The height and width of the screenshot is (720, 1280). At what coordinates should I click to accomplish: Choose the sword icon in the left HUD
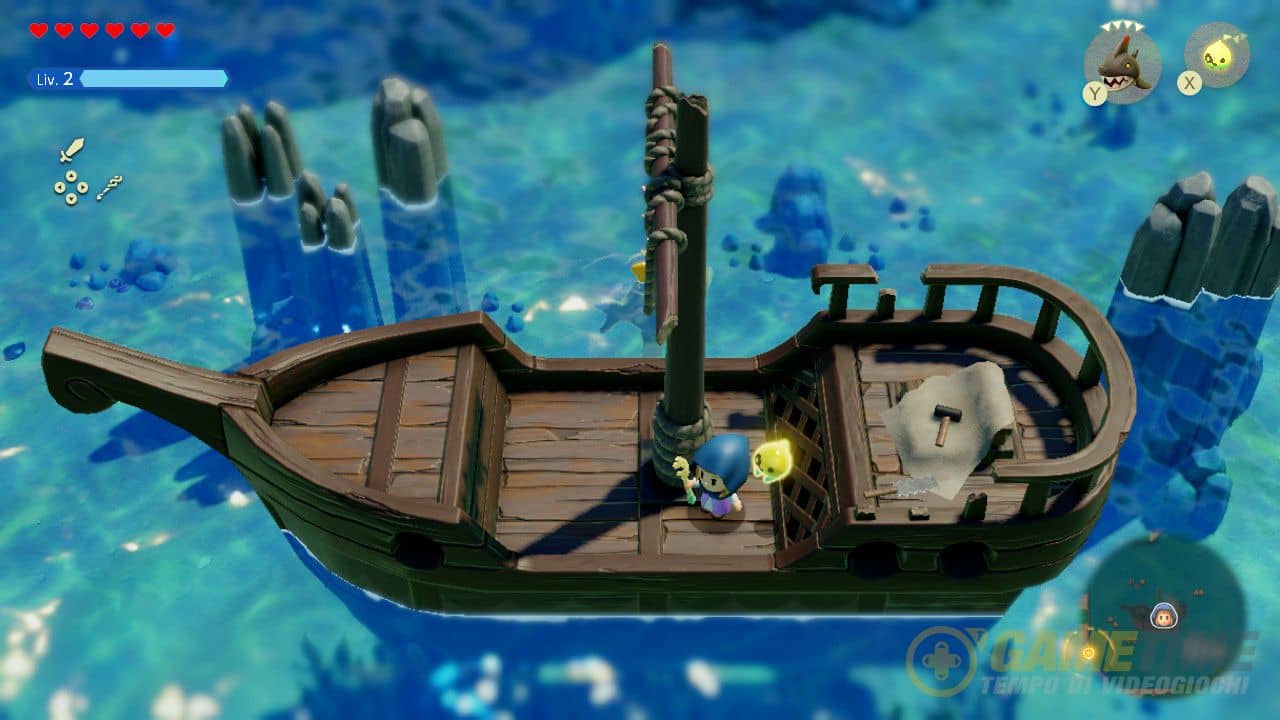click(71, 151)
